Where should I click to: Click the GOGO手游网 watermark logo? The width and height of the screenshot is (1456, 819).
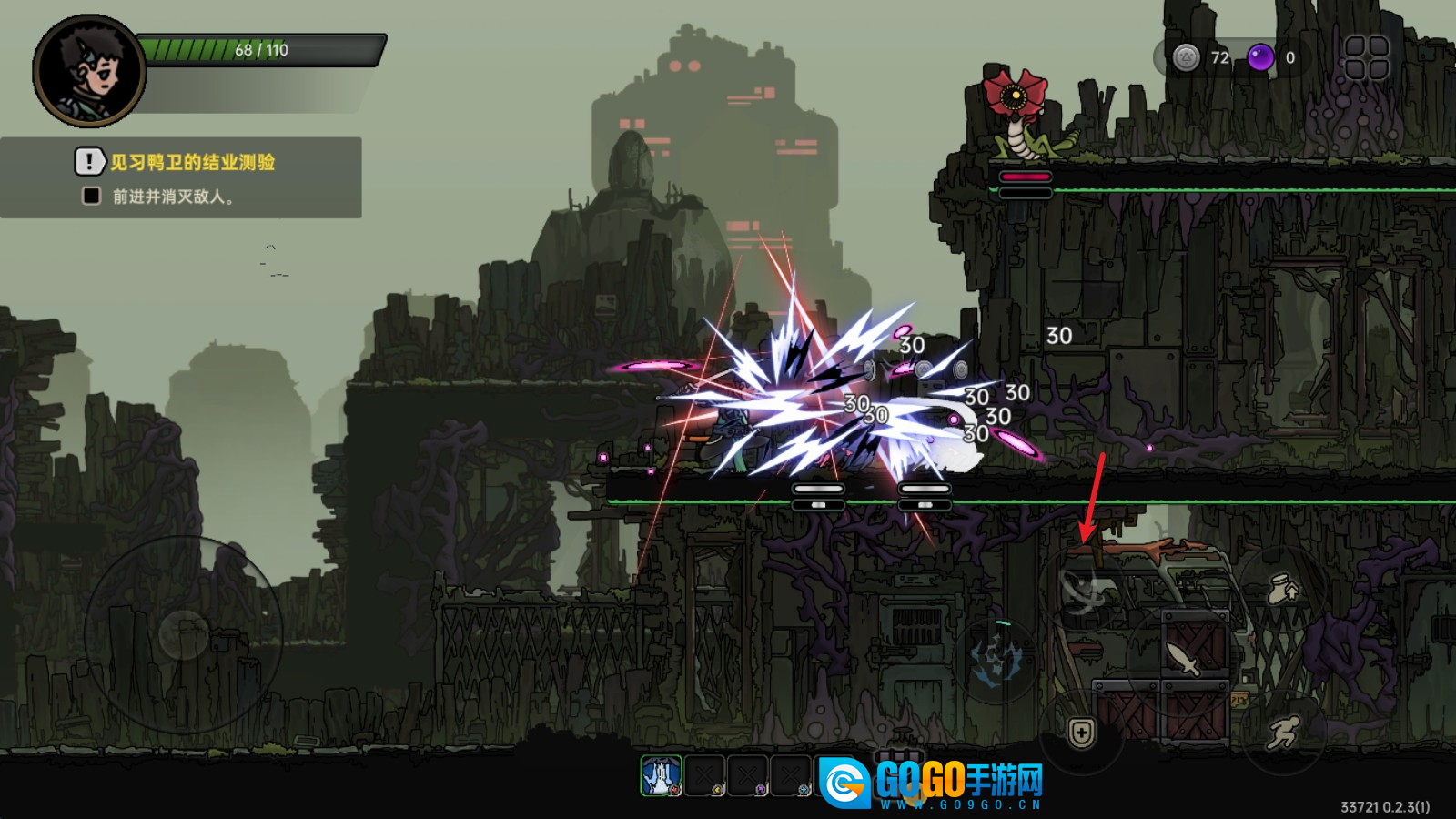931,783
